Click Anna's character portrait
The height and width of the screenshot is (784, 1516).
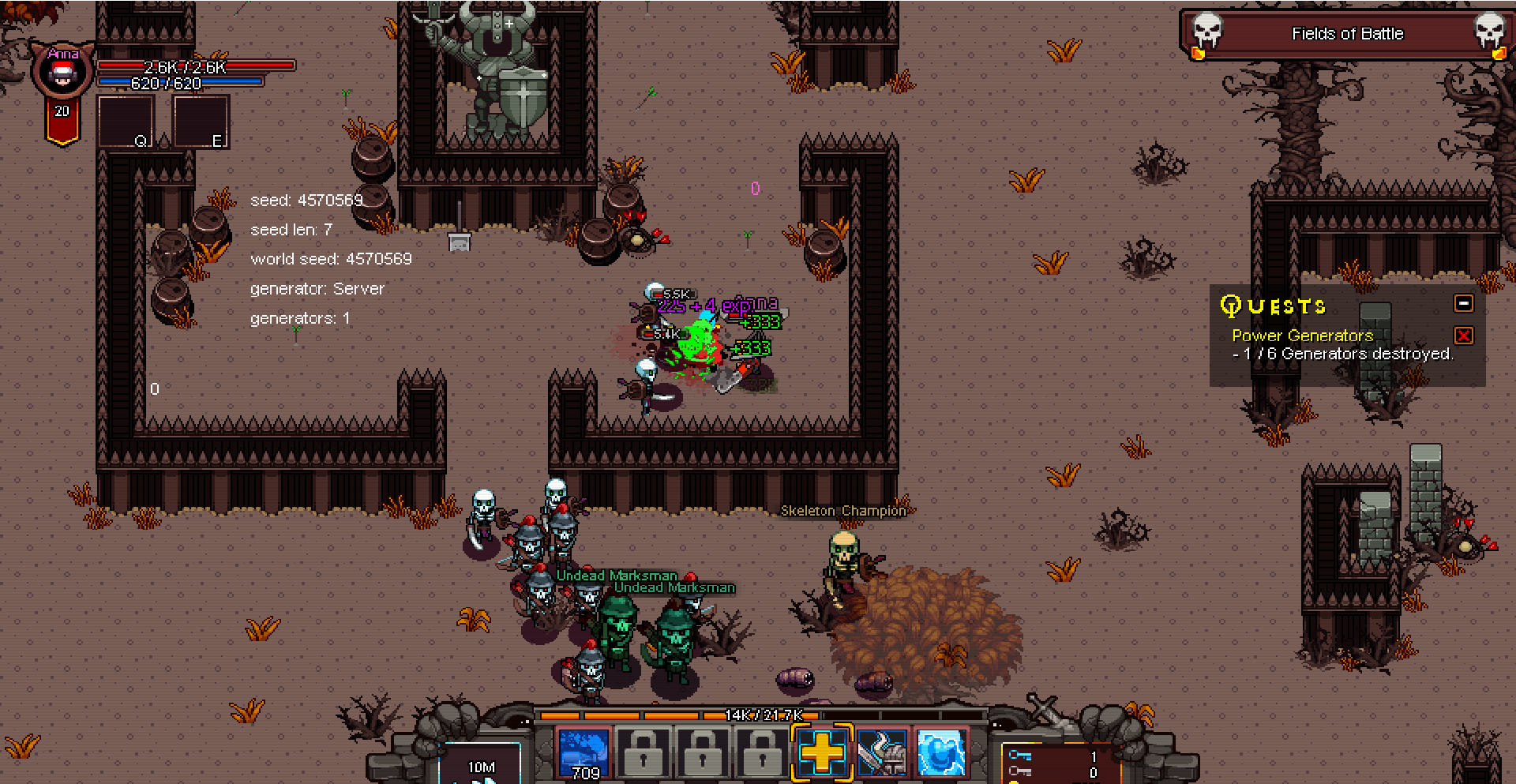62,73
